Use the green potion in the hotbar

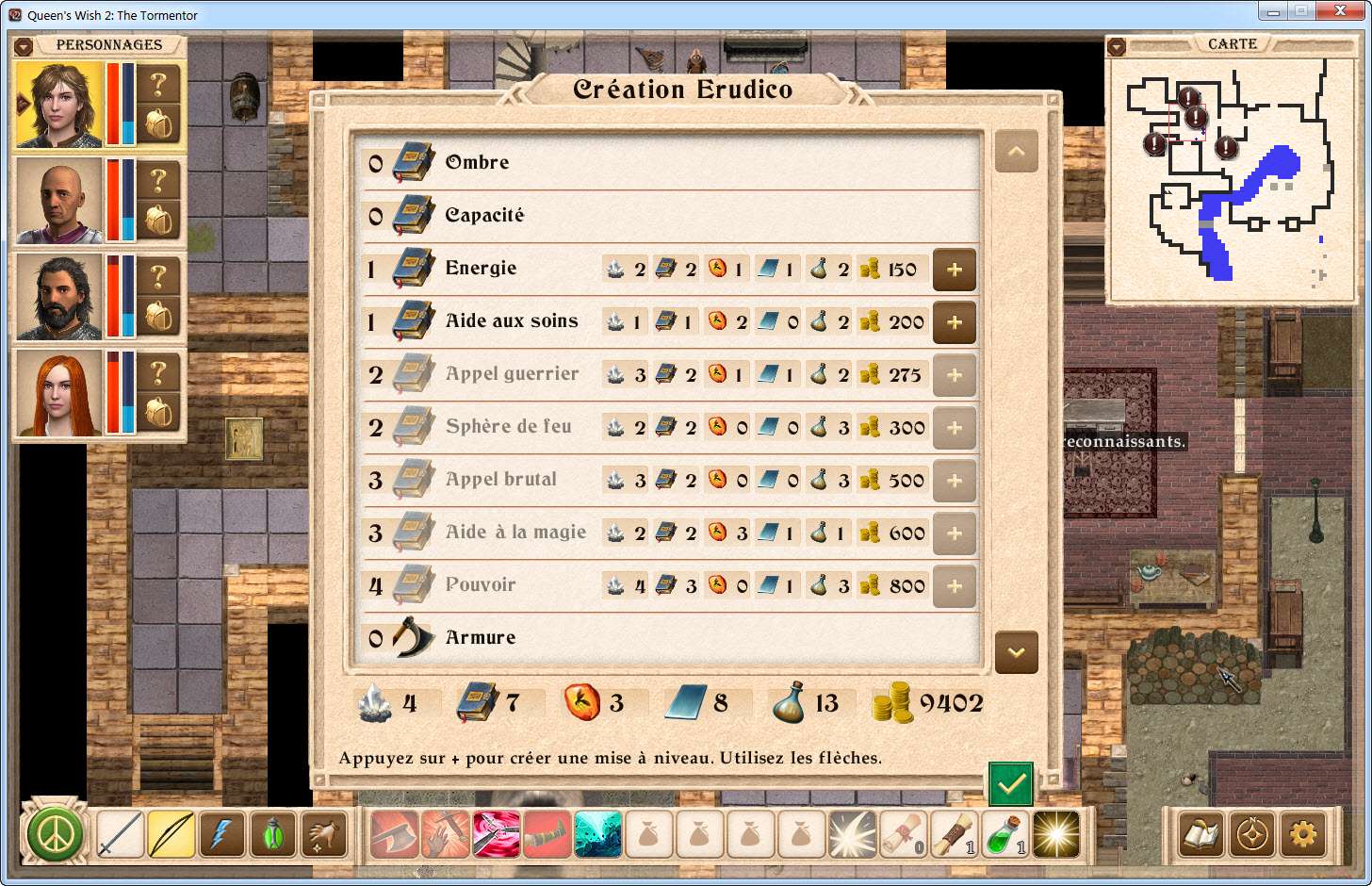point(1004,835)
